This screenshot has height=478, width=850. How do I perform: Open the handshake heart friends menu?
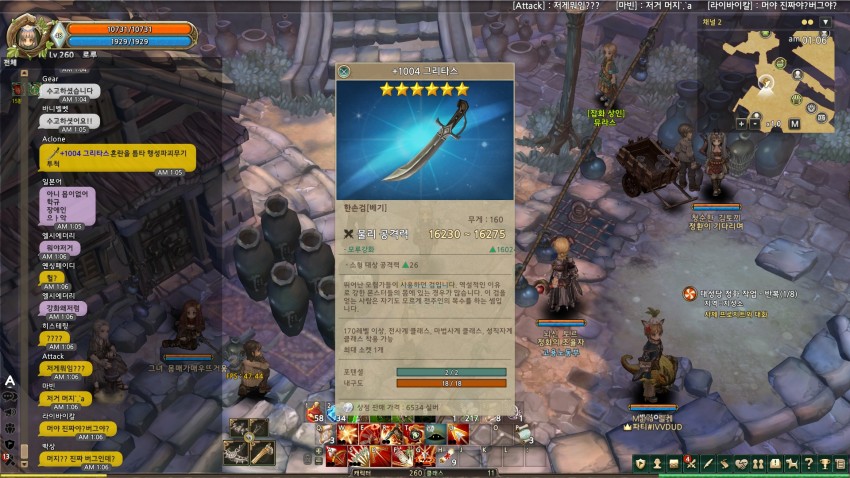click(x=741, y=463)
